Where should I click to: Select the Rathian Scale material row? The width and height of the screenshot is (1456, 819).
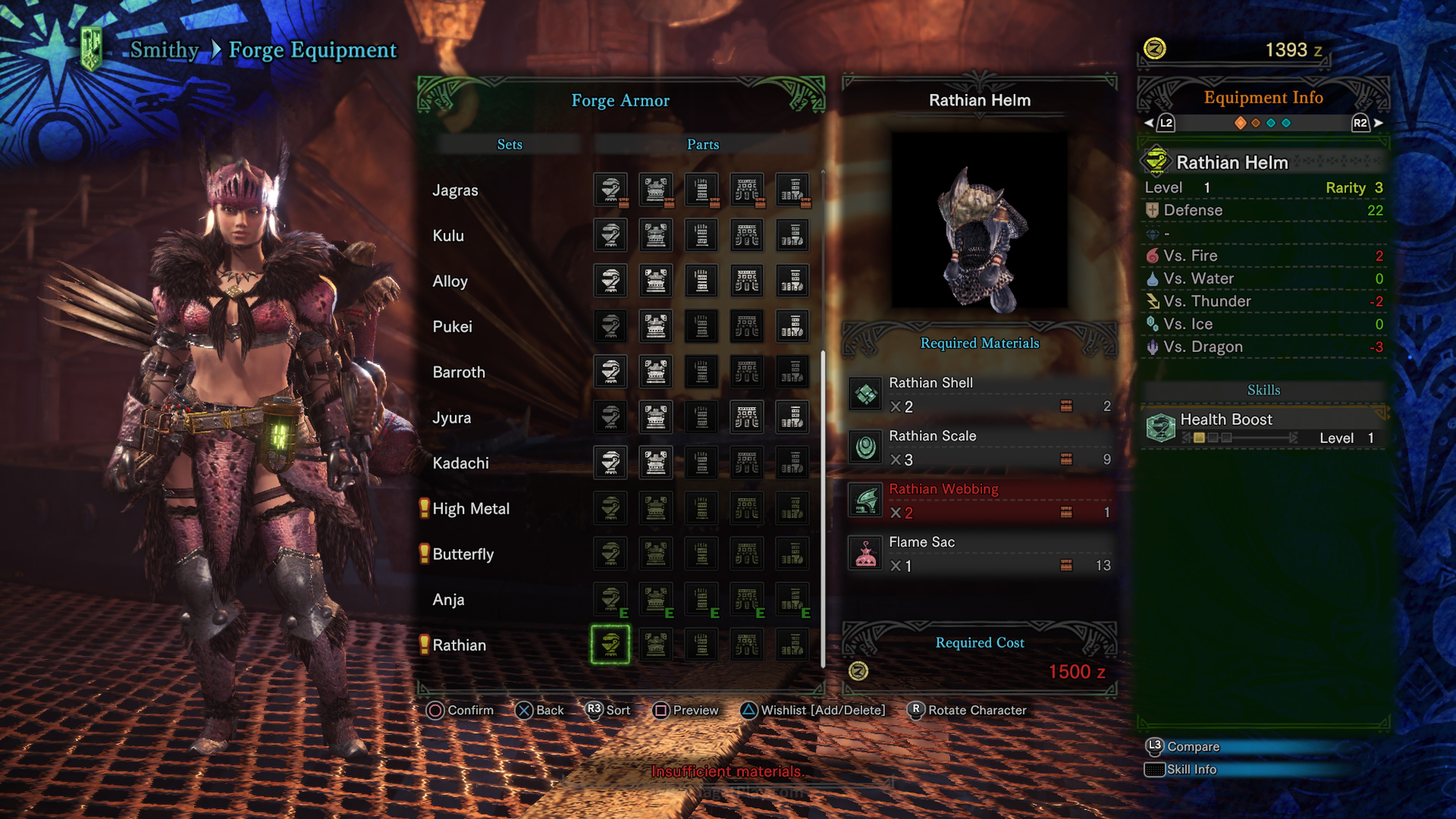[979, 448]
